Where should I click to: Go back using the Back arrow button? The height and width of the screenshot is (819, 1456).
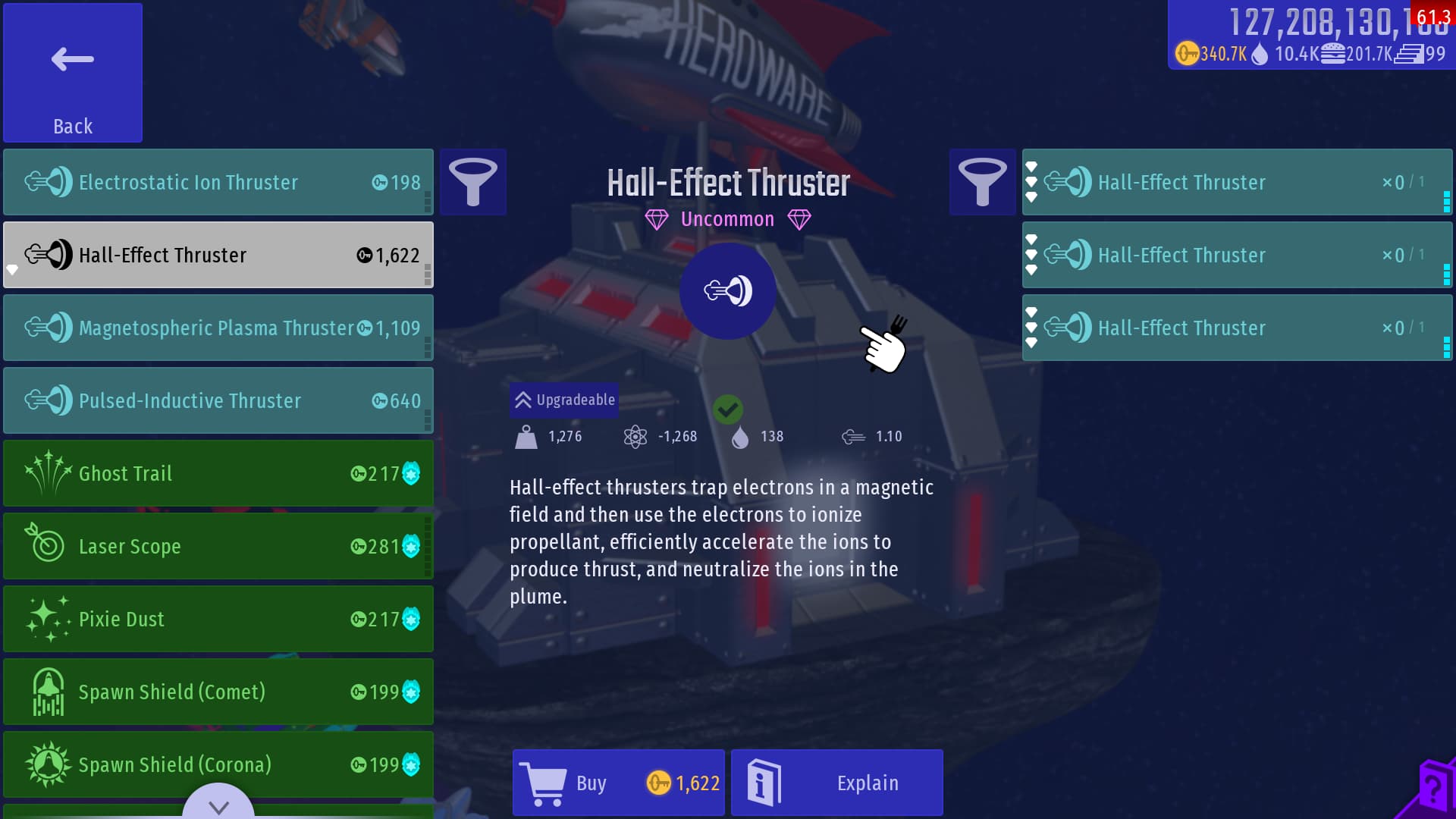(x=73, y=73)
